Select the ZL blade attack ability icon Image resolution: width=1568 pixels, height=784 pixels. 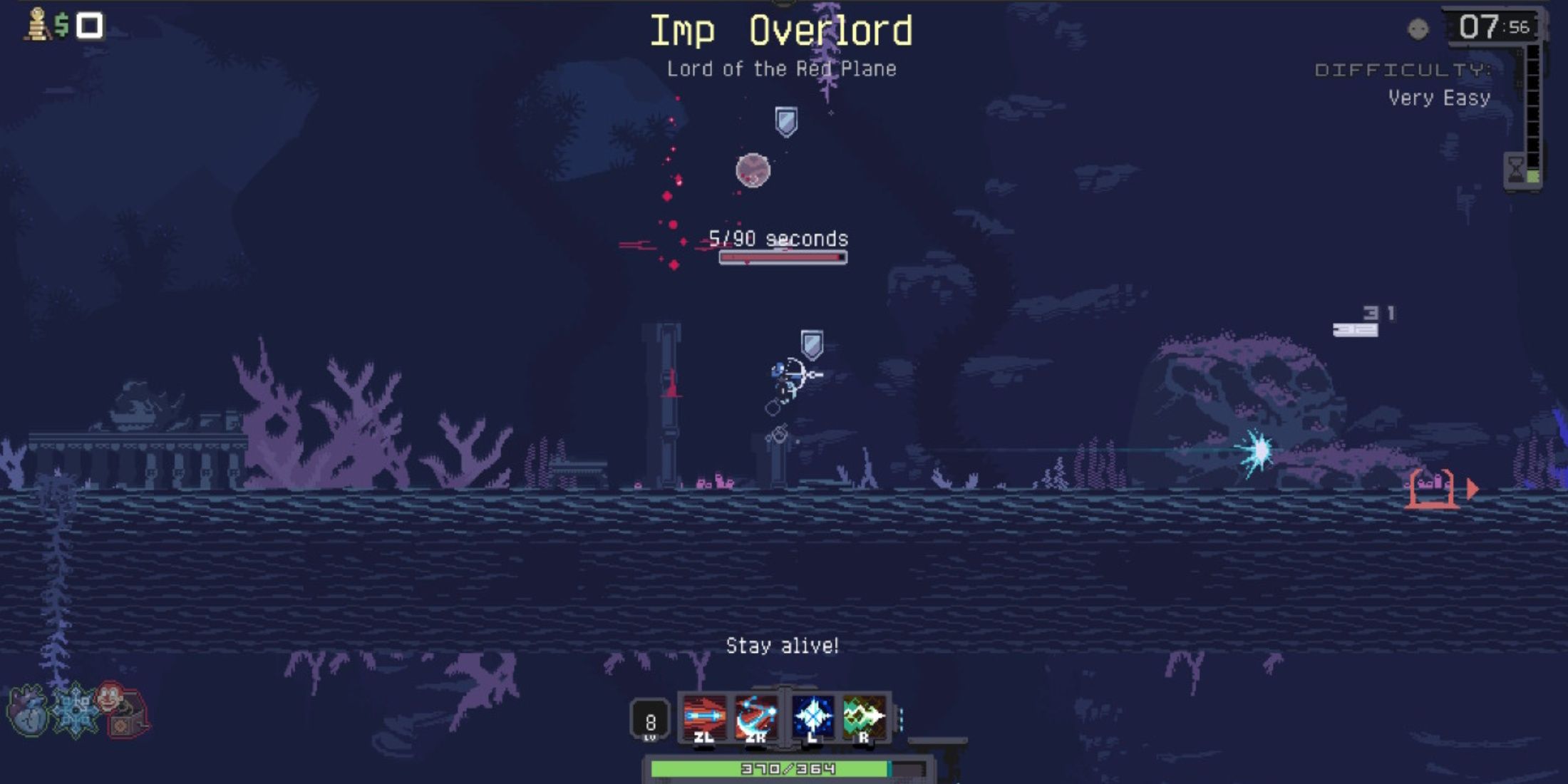[704, 714]
